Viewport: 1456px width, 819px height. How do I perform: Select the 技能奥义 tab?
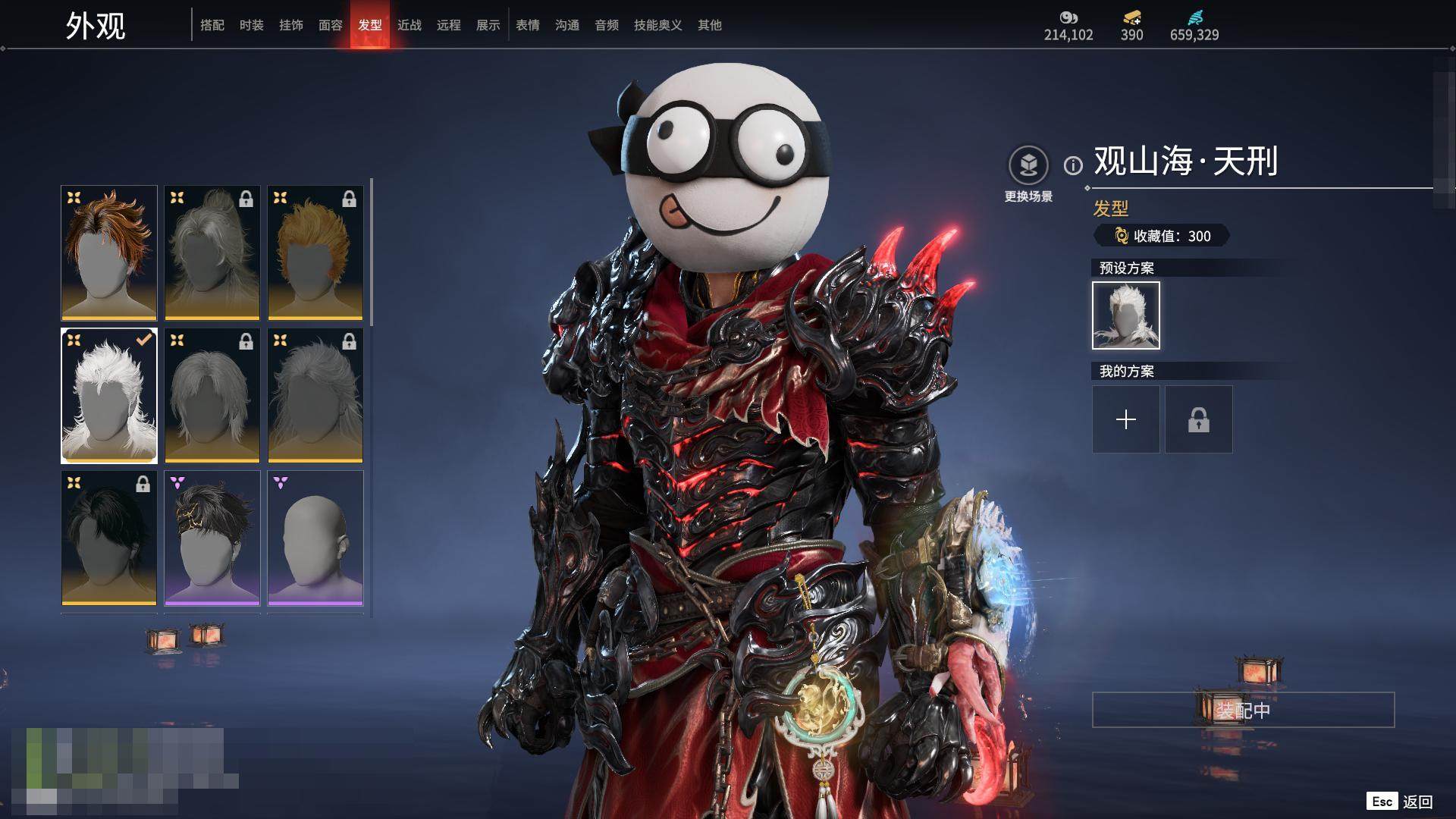click(657, 25)
